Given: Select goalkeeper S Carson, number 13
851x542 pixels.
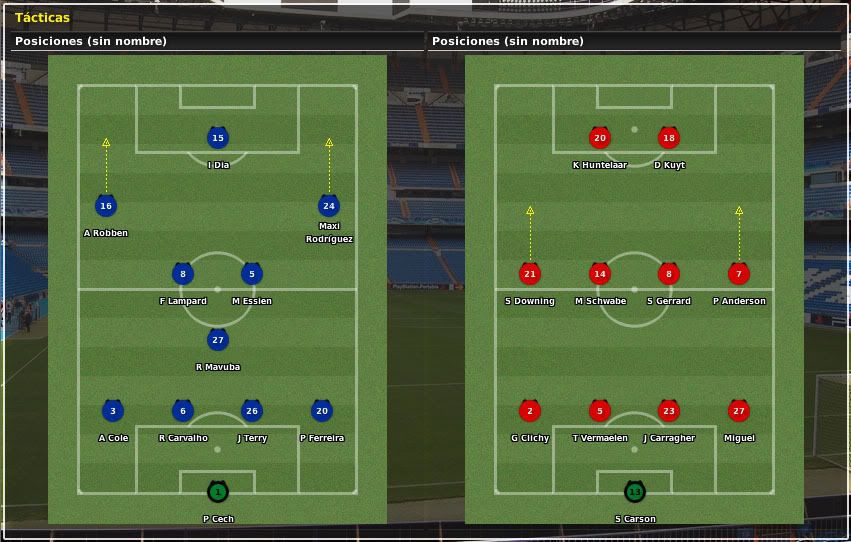Looking at the screenshot, I should [634, 492].
